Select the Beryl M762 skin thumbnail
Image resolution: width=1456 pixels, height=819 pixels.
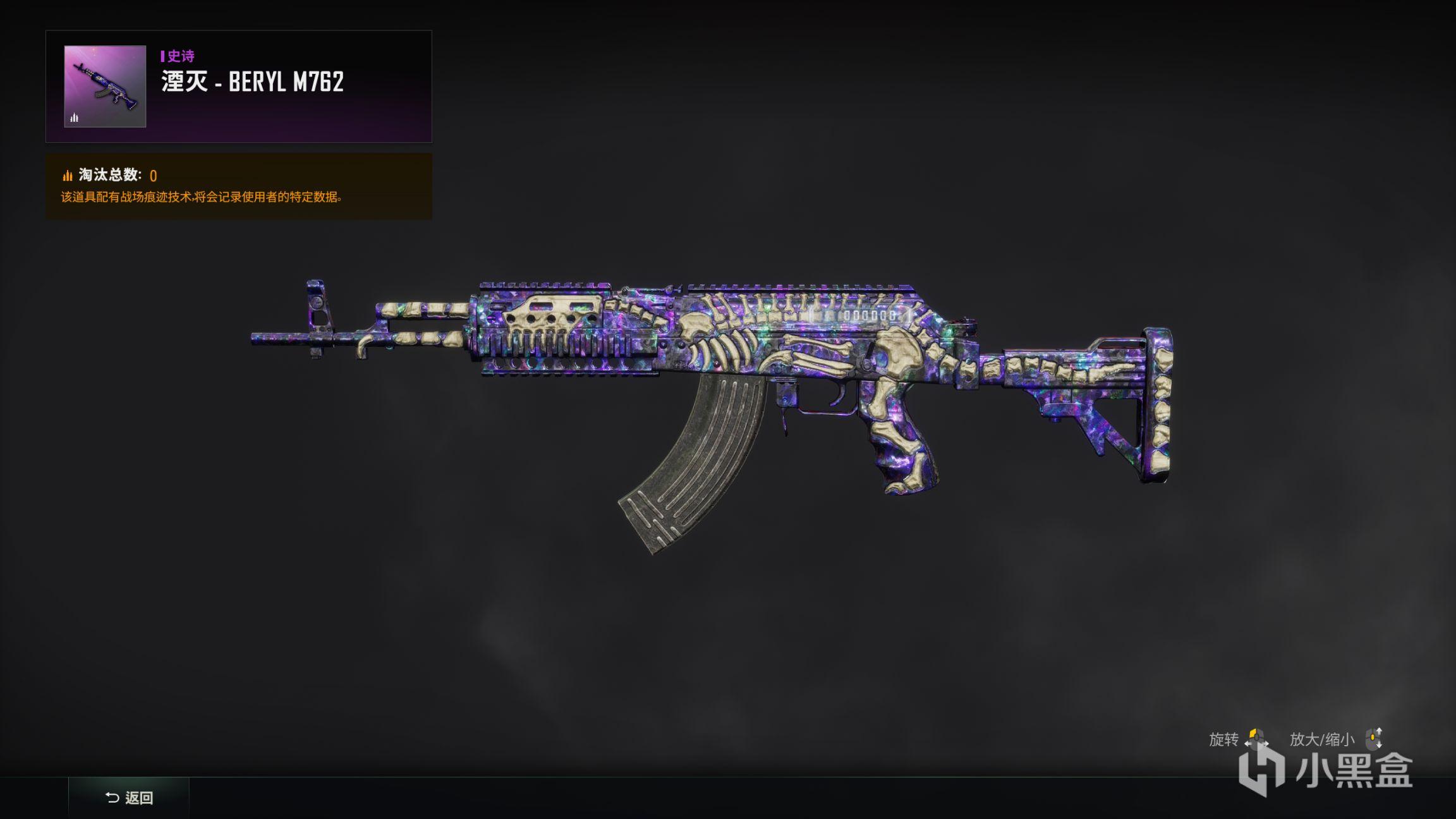coord(105,87)
